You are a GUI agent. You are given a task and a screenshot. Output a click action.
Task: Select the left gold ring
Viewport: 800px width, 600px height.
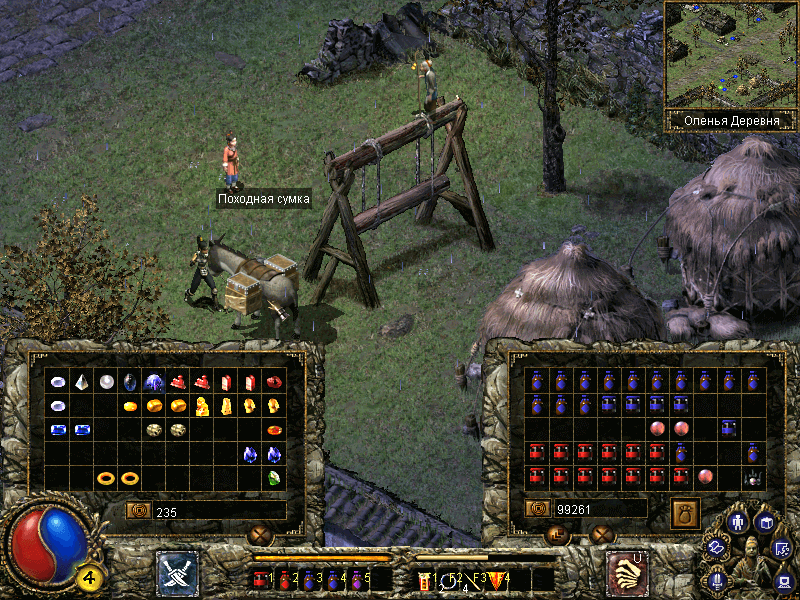[x=106, y=478]
